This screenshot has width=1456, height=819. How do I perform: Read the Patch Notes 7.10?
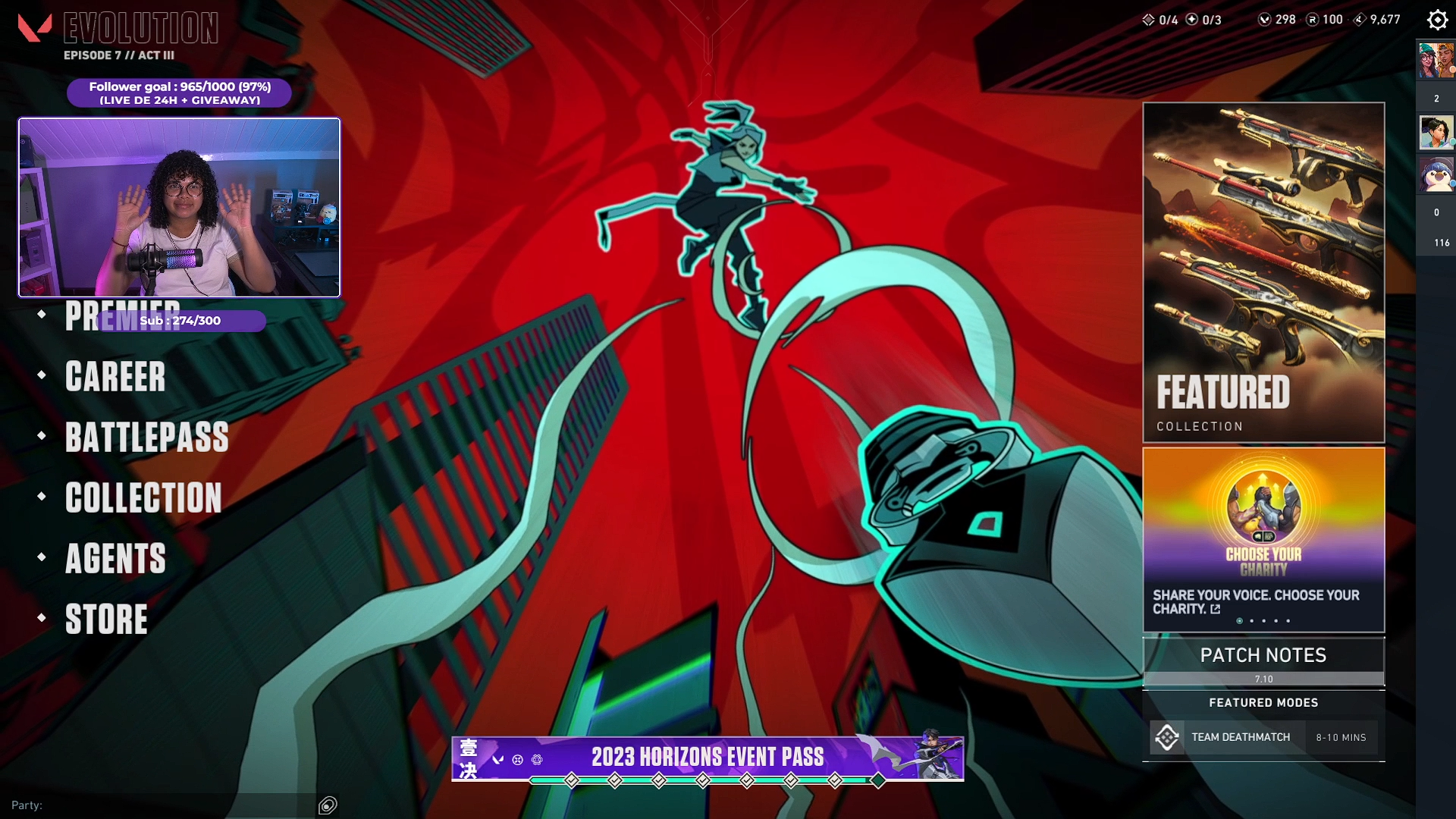click(x=1263, y=661)
